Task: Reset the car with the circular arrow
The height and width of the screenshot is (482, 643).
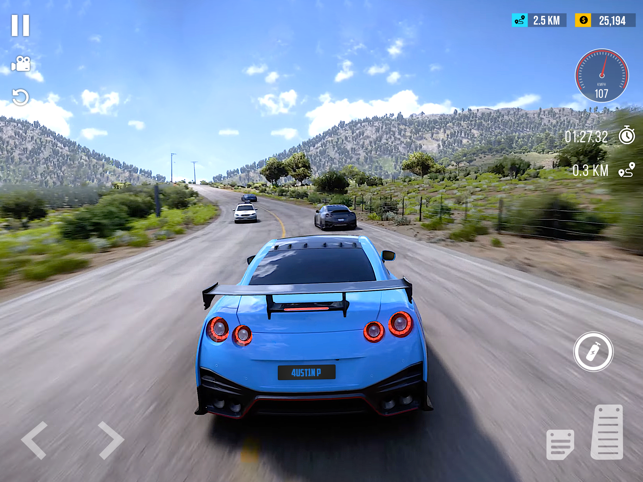Action: (x=20, y=97)
